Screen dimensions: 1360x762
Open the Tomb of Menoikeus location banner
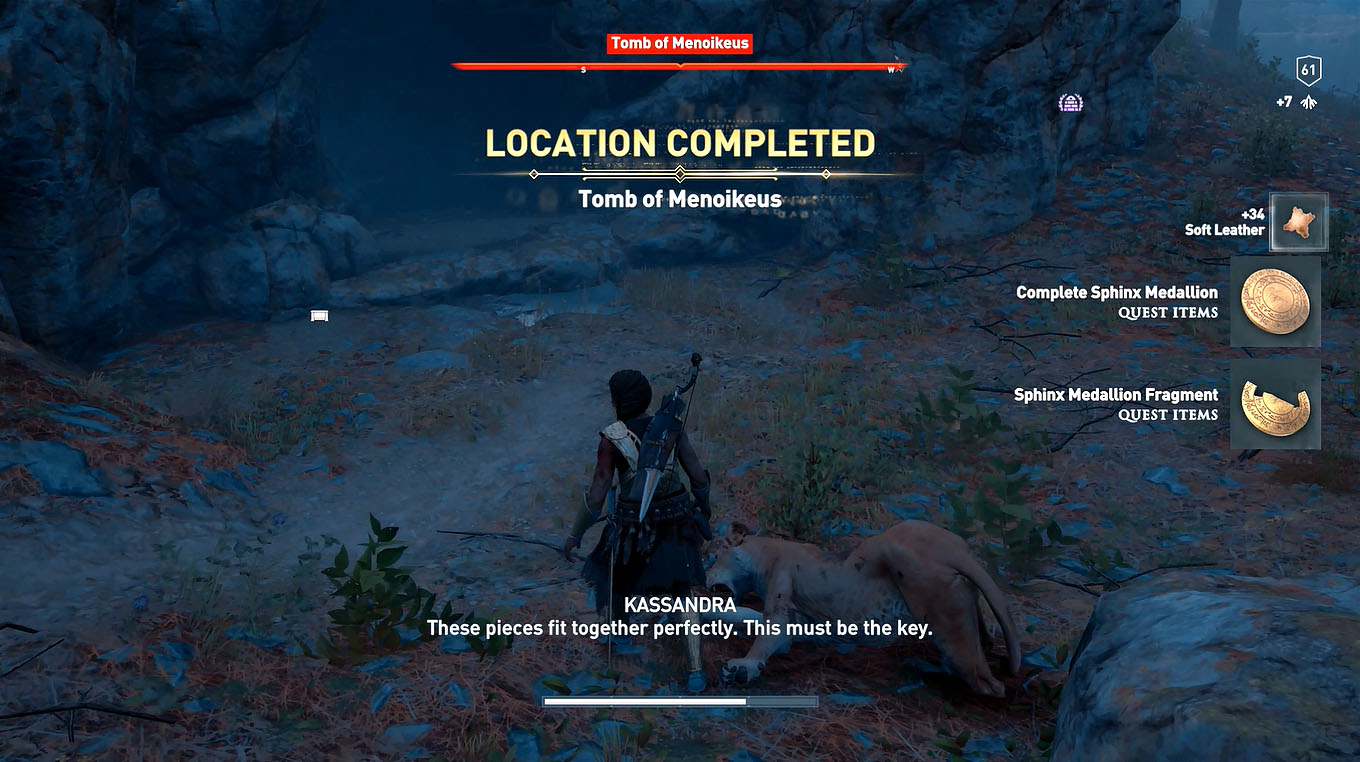pos(680,43)
